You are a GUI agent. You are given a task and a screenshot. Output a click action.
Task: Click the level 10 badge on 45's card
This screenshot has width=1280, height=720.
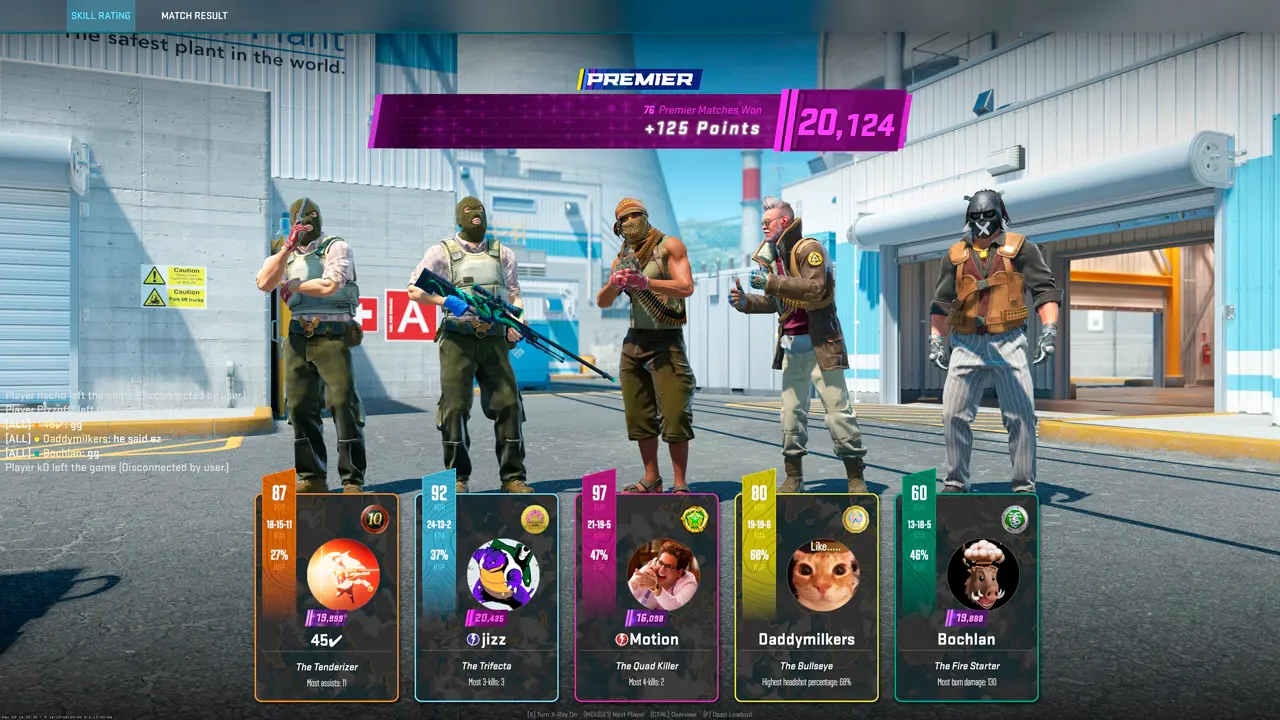(375, 519)
